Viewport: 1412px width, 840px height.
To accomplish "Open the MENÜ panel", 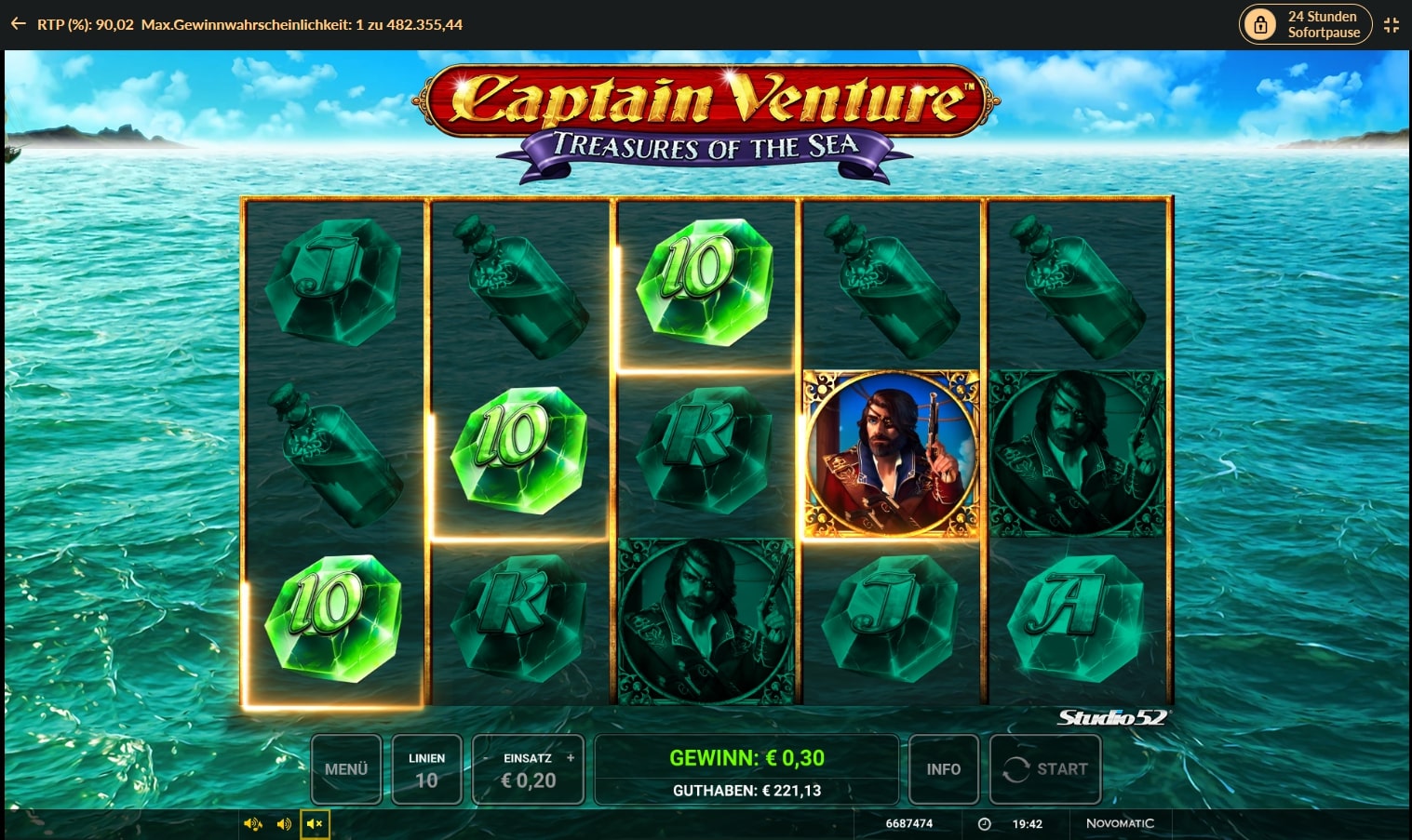I will 345,769.
